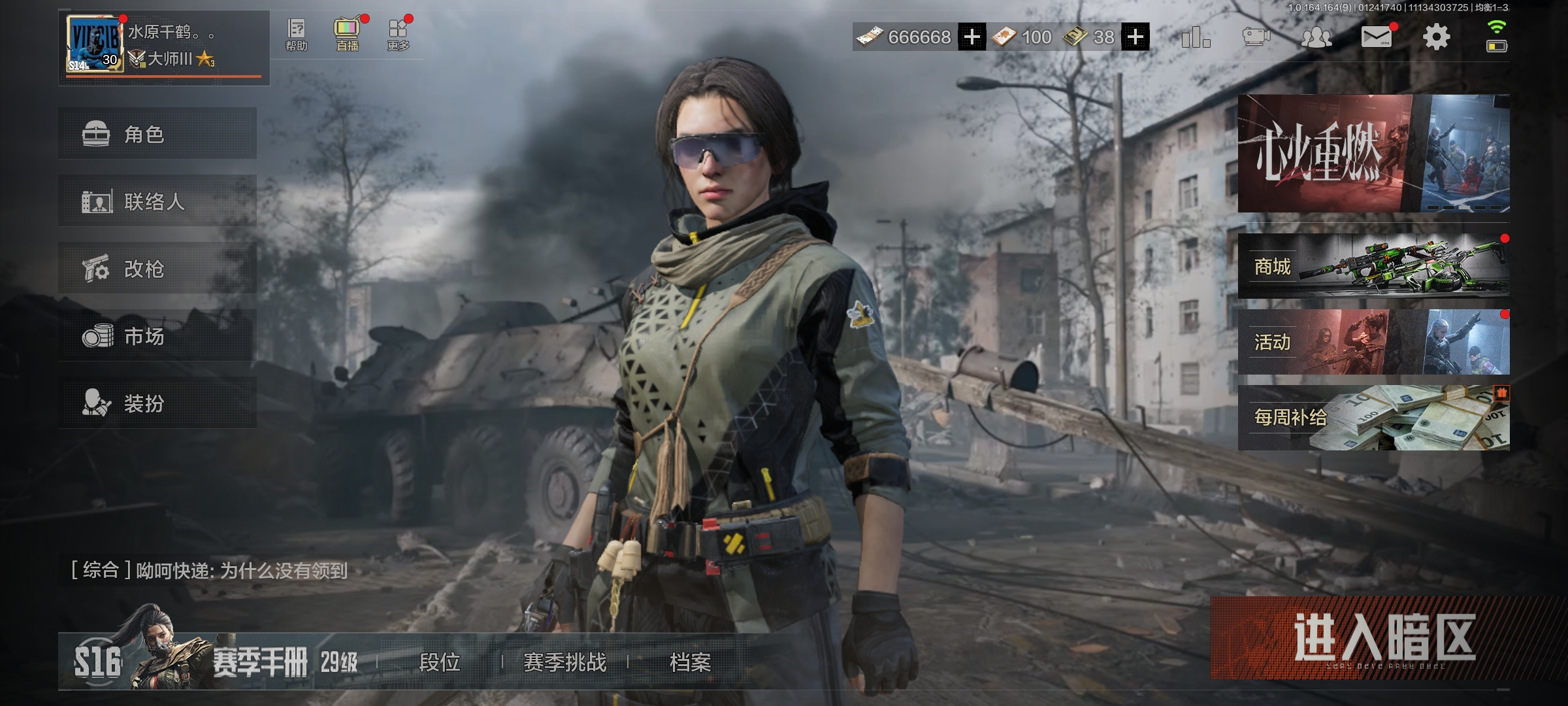Open the 市场 market menu
1568x706 pixels.
(x=157, y=335)
